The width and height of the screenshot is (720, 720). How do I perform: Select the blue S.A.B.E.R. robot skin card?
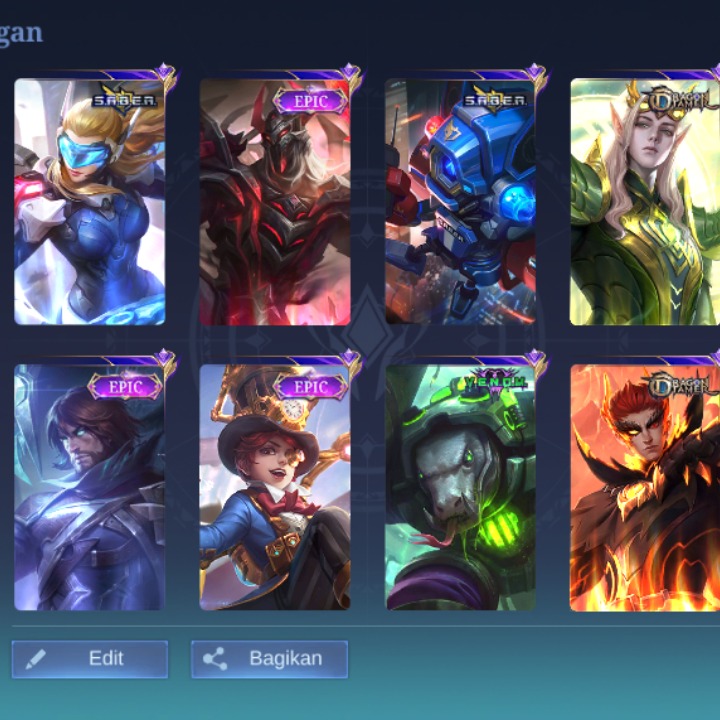[x=460, y=202]
